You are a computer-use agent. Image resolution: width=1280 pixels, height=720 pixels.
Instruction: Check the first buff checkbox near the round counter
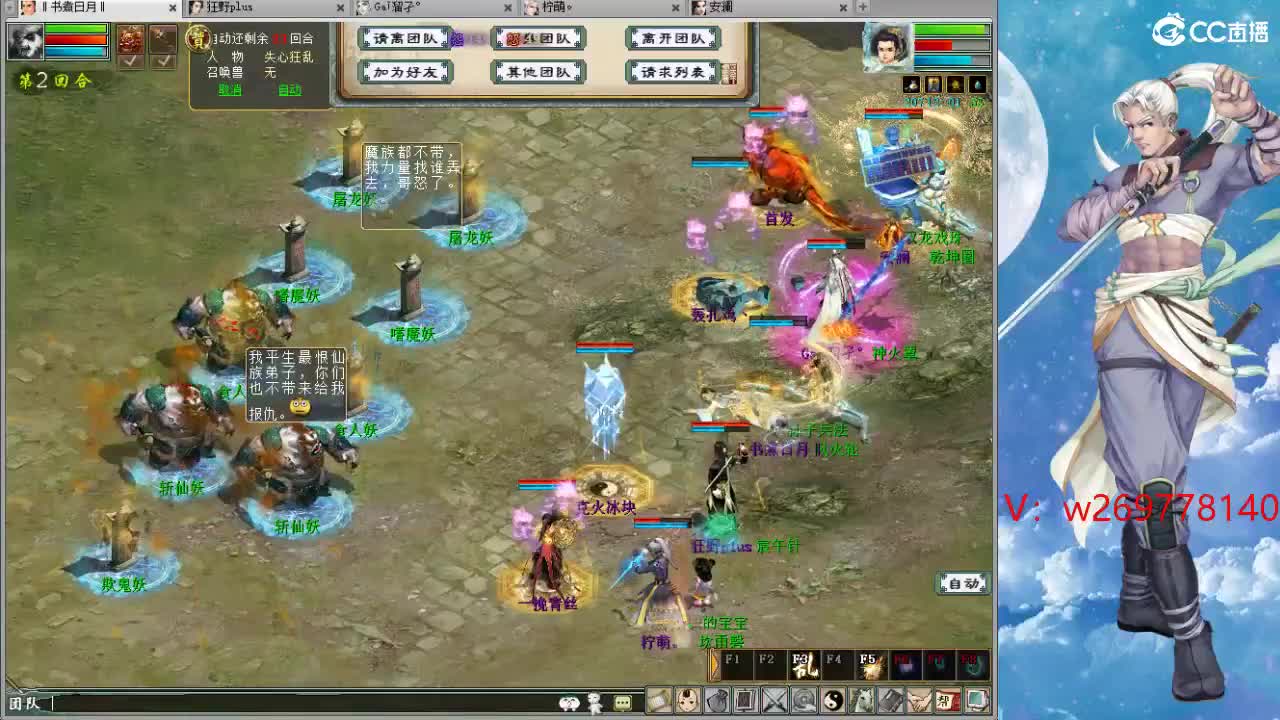(x=130, y=61)
